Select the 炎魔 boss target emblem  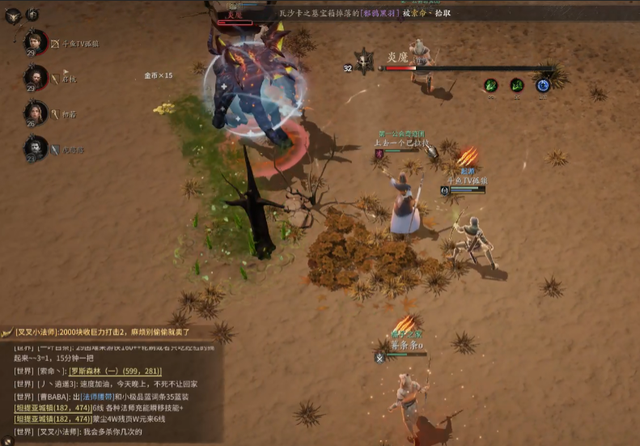click(x=365, y=65)
